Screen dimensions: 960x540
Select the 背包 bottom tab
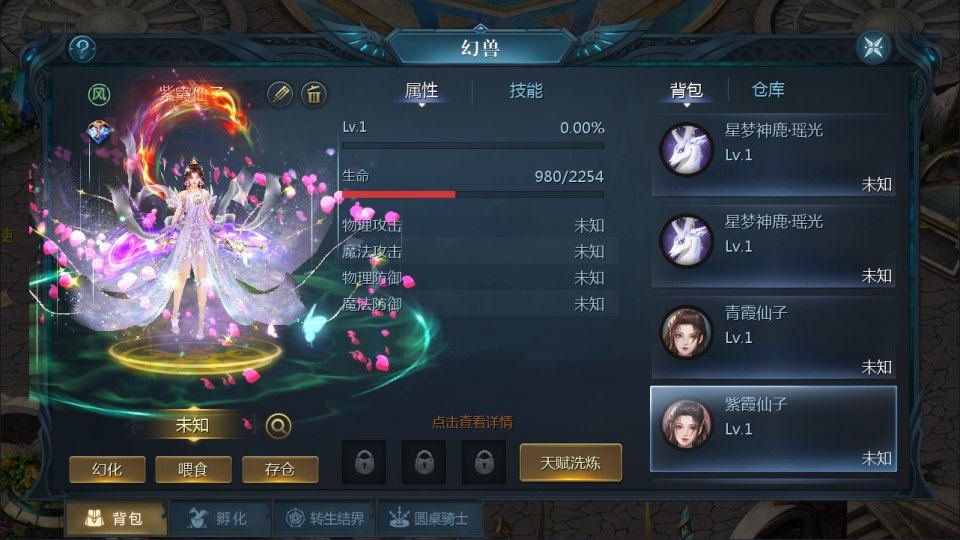pyautogui.click(x=112, y=518)
